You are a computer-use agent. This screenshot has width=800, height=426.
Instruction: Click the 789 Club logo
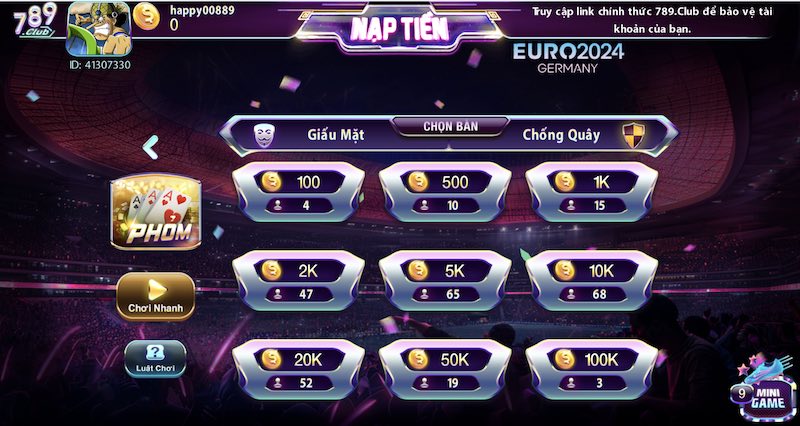coord(33,24)
